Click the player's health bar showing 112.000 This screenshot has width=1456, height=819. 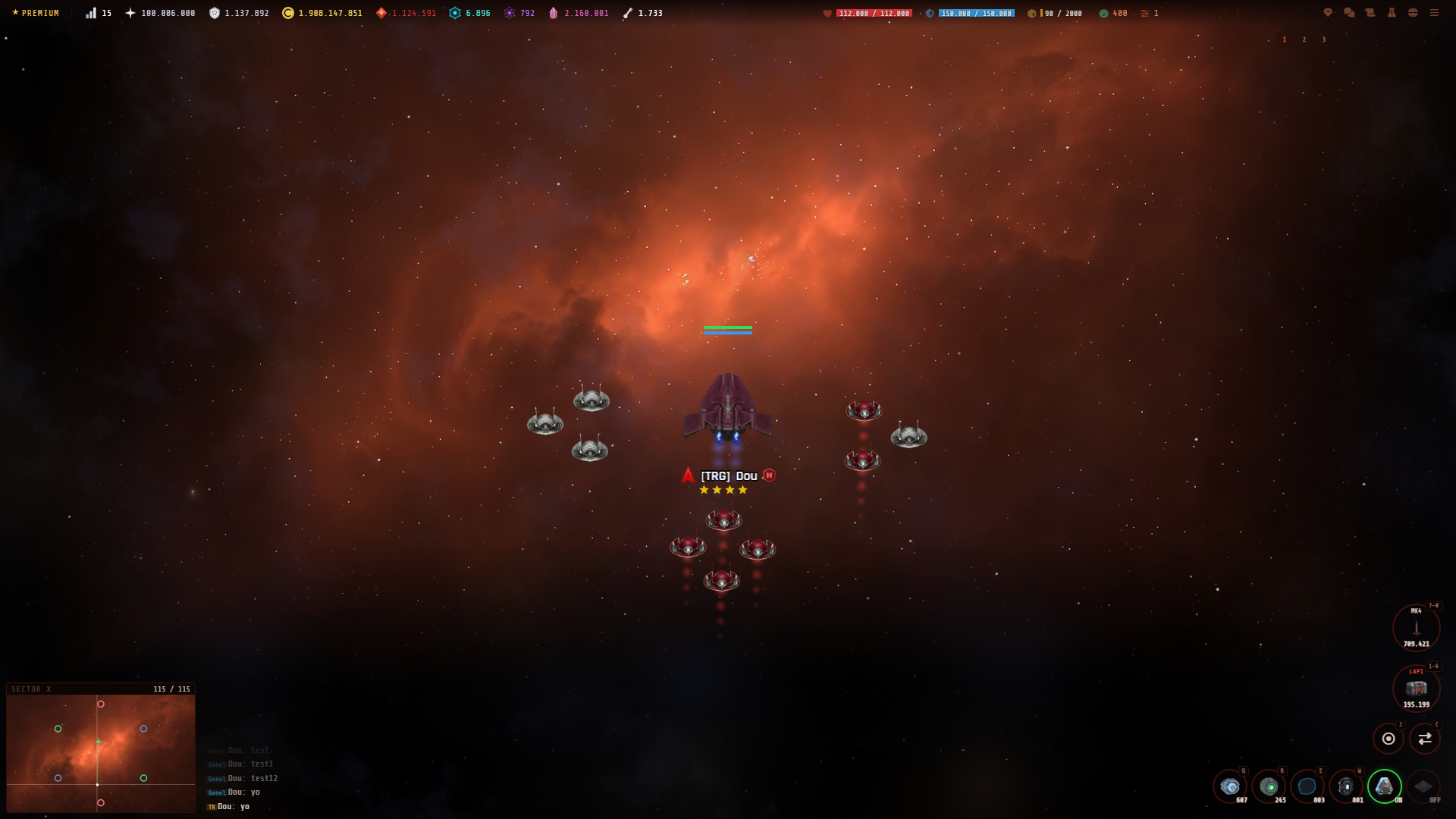tap(874, 12)
